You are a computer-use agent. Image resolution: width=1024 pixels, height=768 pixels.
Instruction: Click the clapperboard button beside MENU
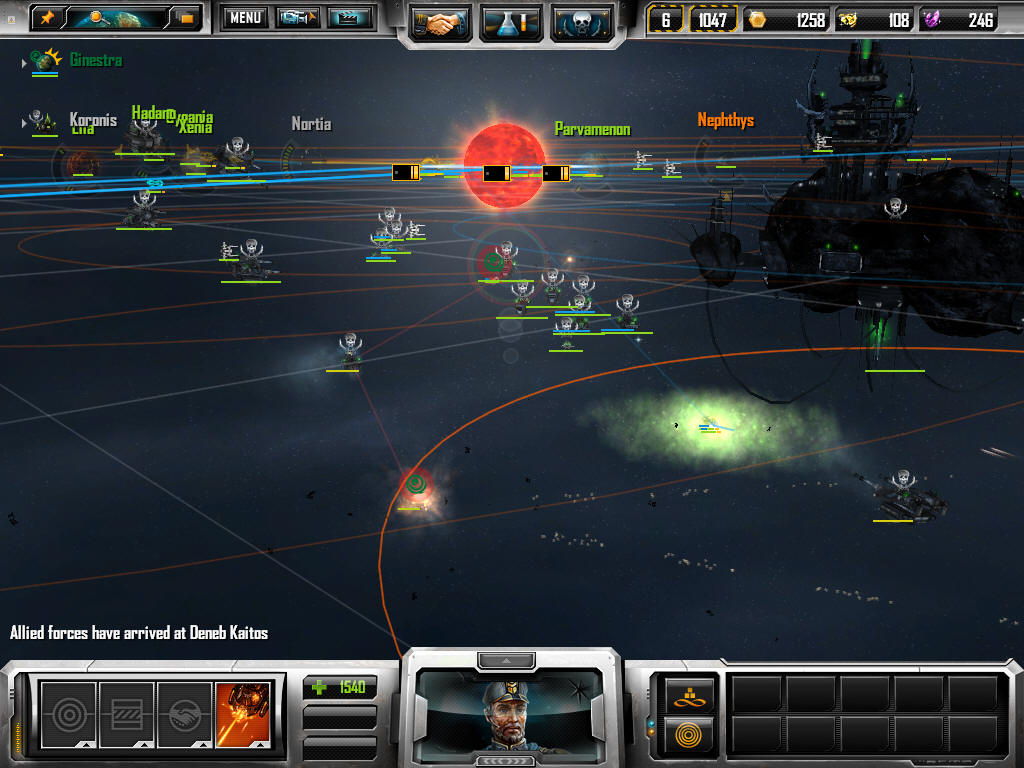coord(350,17)
